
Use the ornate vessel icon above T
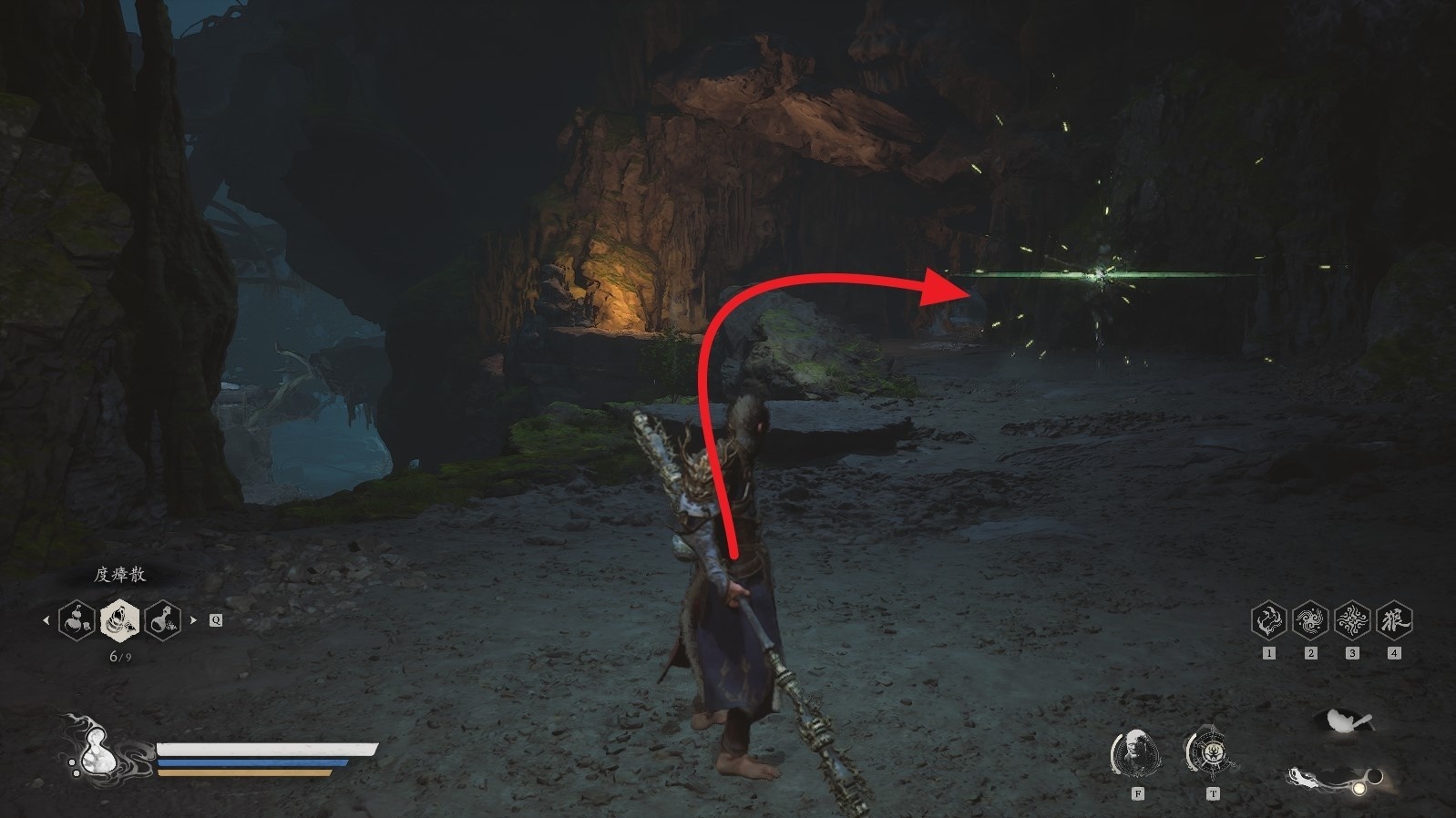point(1212,753)
